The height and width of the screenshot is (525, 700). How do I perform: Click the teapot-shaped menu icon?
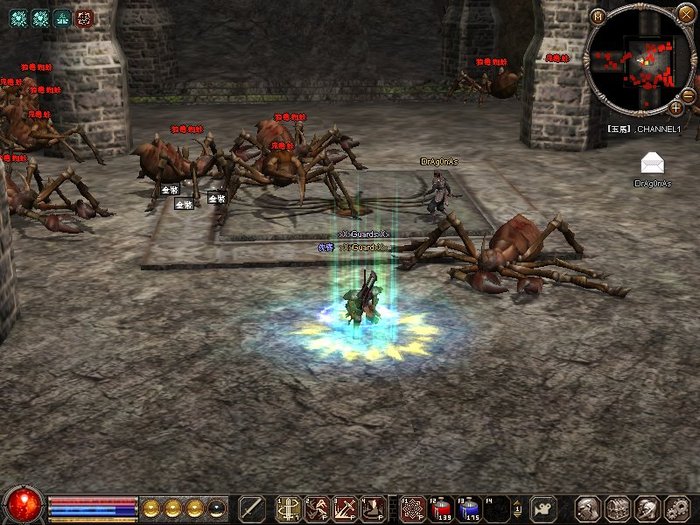point(543,508)
